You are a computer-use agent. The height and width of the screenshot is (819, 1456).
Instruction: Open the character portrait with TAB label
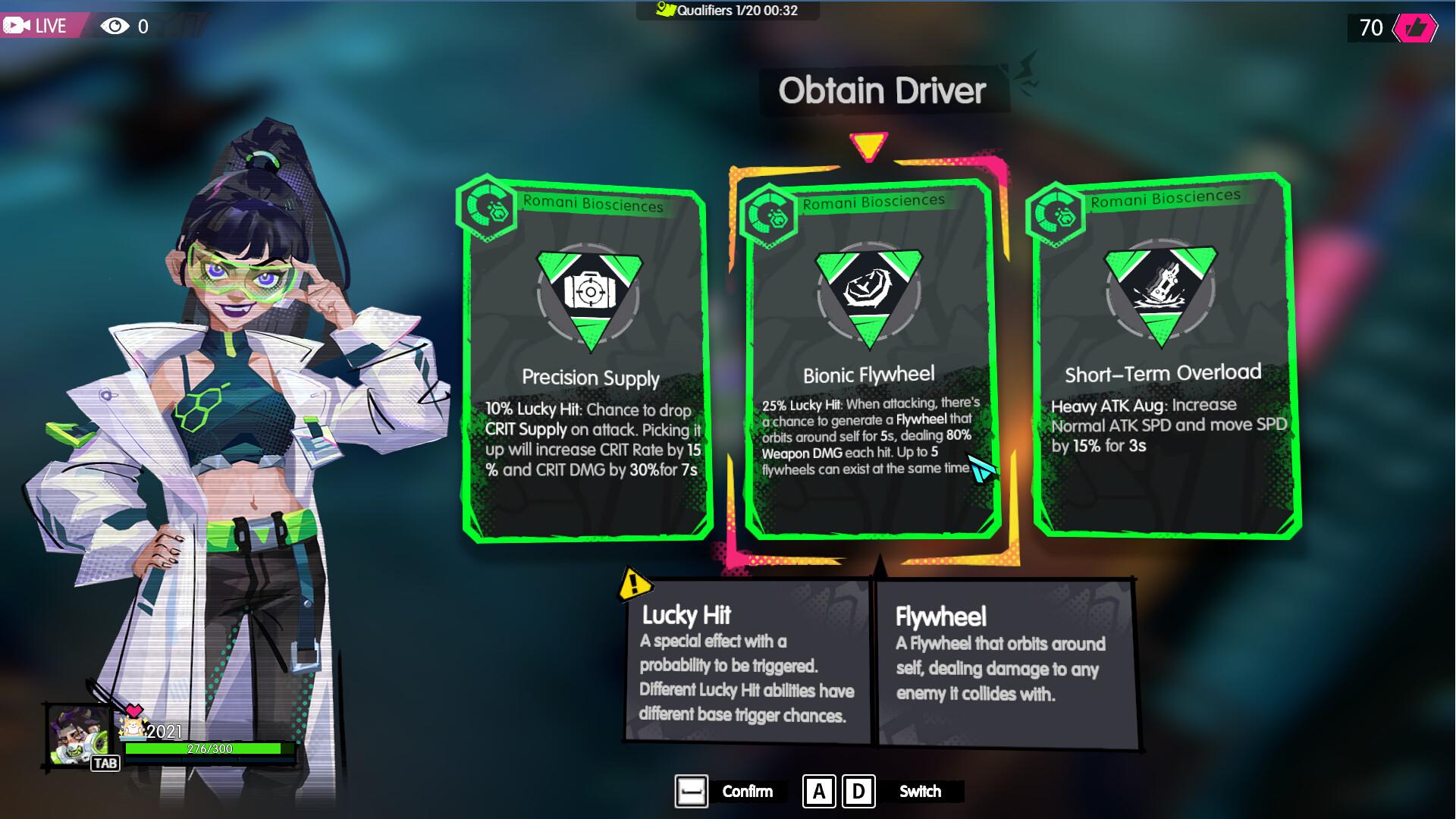pyautogui.click(x=80, y=736)
